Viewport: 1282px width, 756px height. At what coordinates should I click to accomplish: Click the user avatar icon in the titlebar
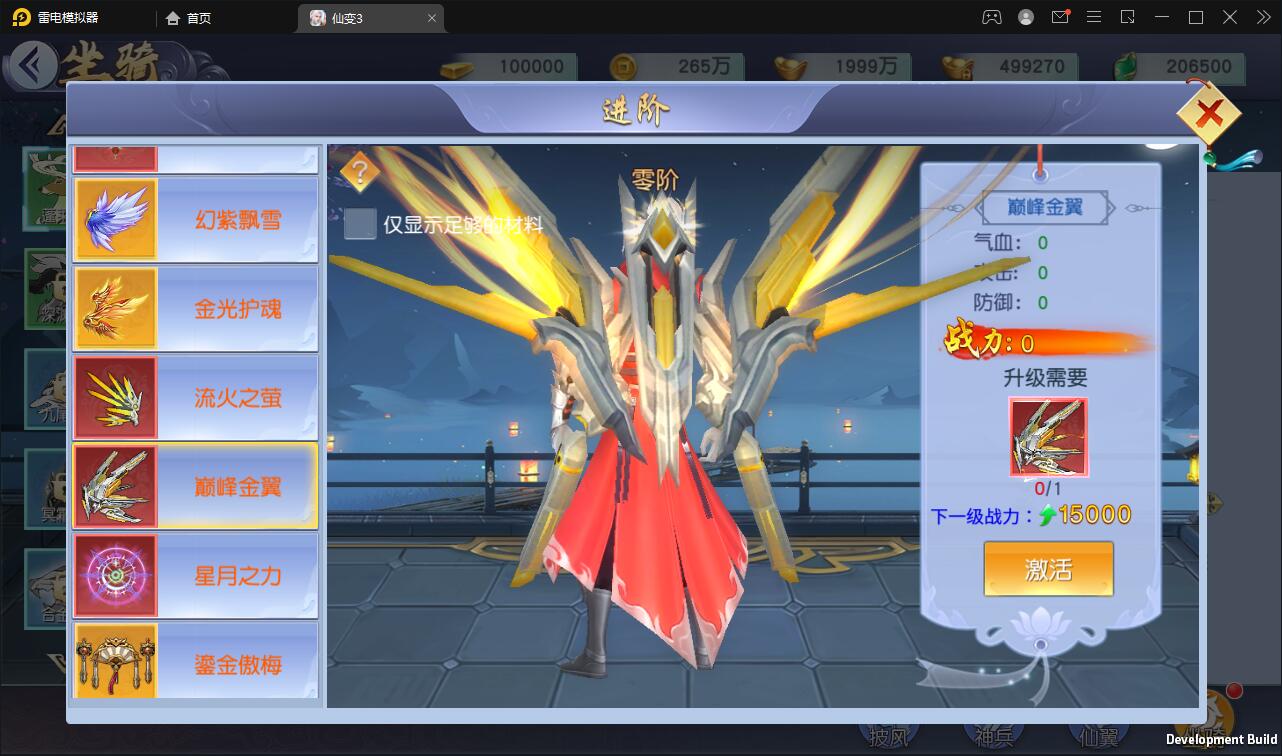[x=1024, y=17]
